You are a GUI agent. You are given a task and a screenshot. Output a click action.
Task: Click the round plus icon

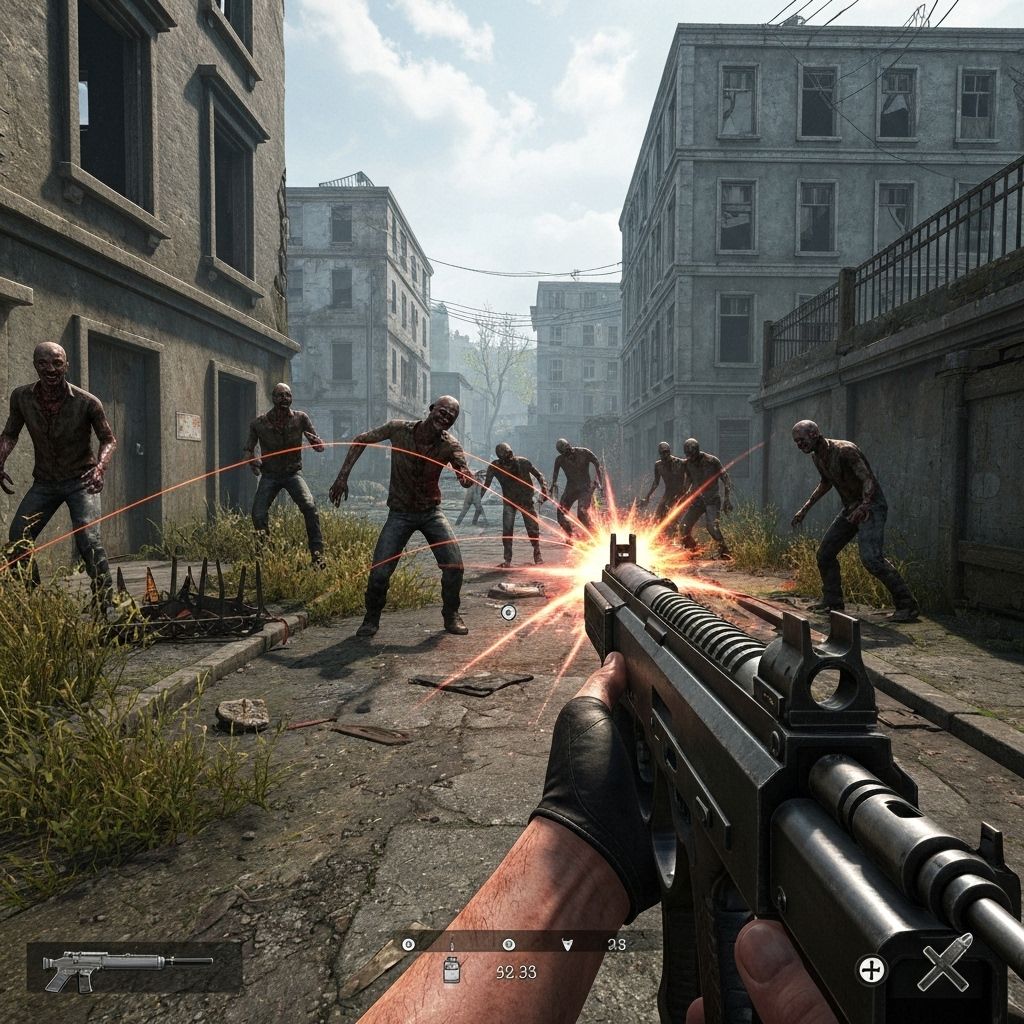point(871,969)
